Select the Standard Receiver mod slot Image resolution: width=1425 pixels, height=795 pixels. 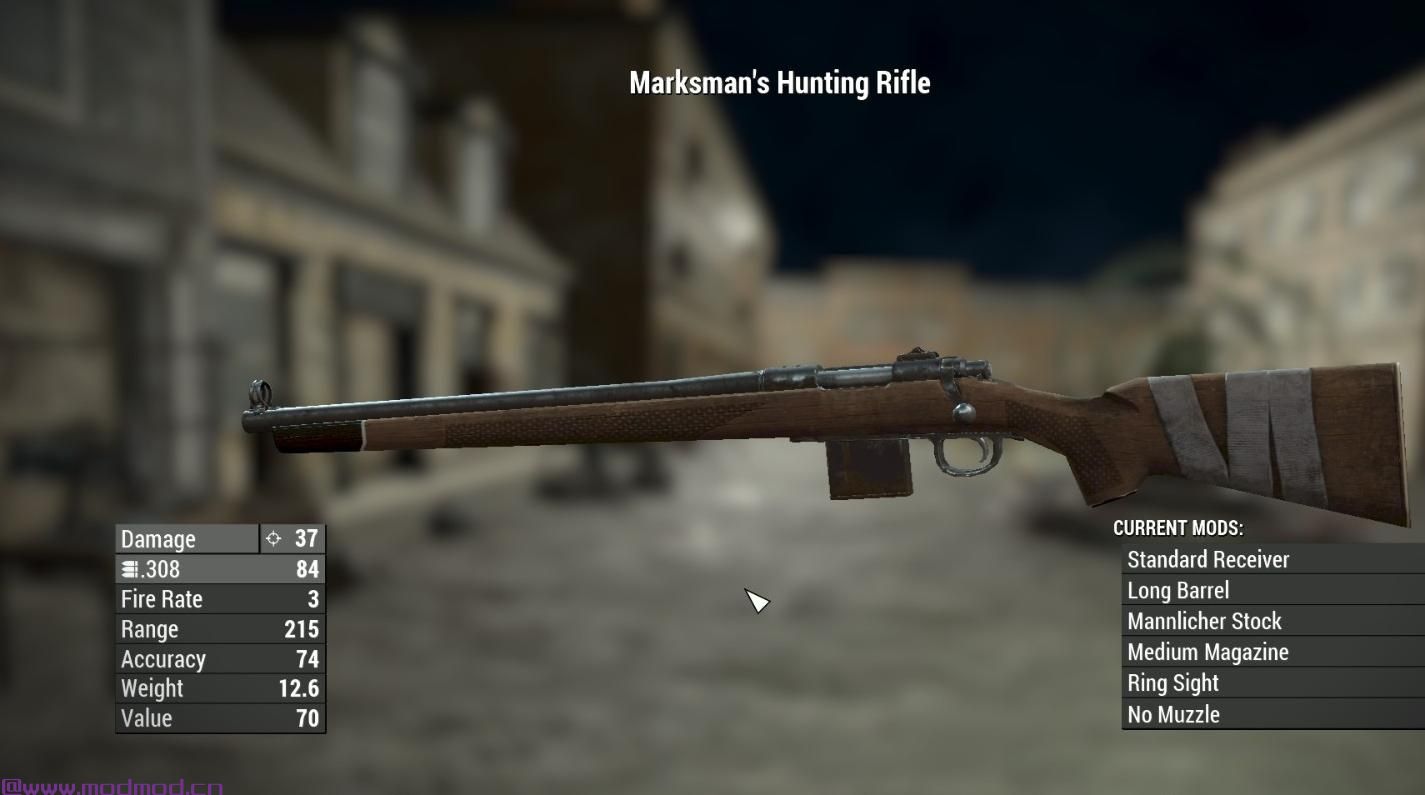point(1208,560)
